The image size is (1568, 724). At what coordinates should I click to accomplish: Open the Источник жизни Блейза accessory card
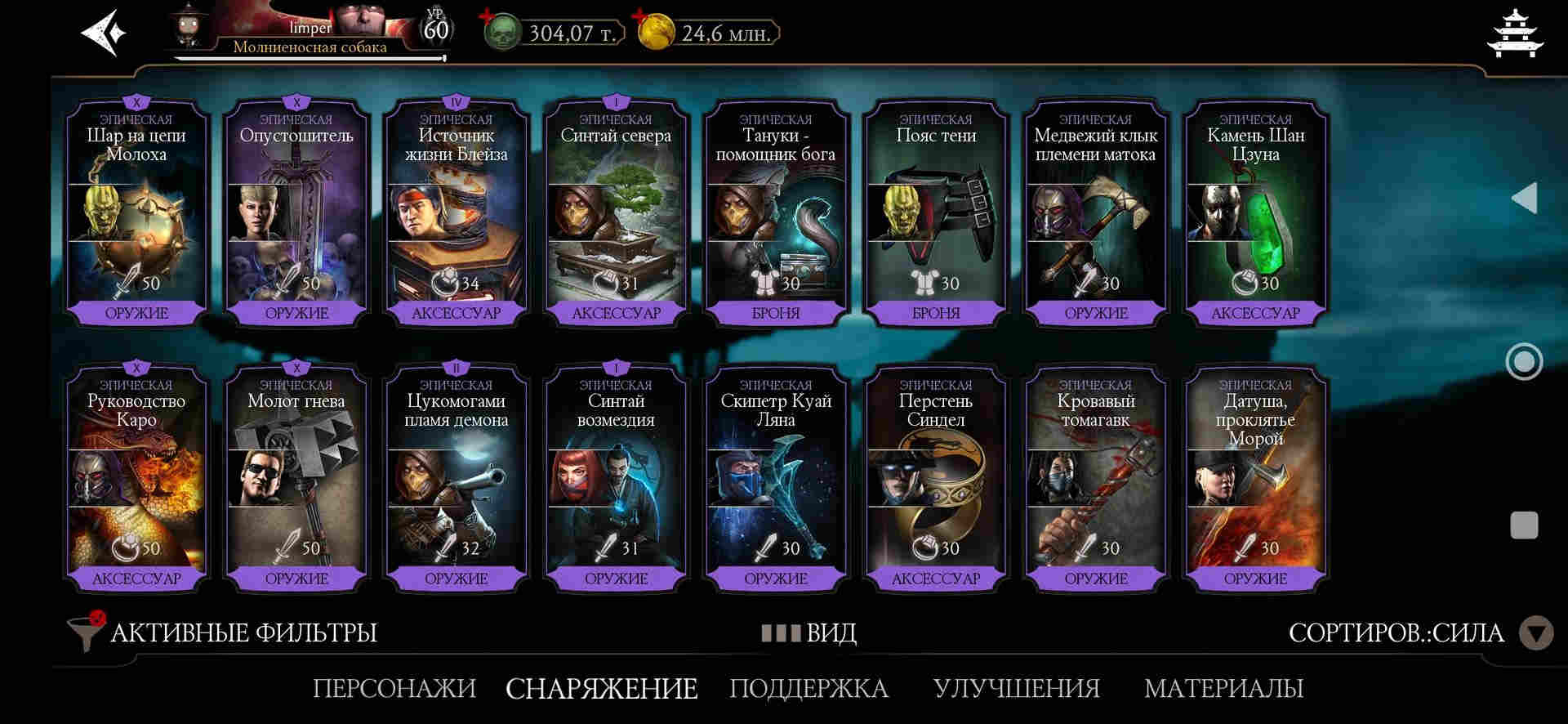pyautogui.click(x=456, y=214)
